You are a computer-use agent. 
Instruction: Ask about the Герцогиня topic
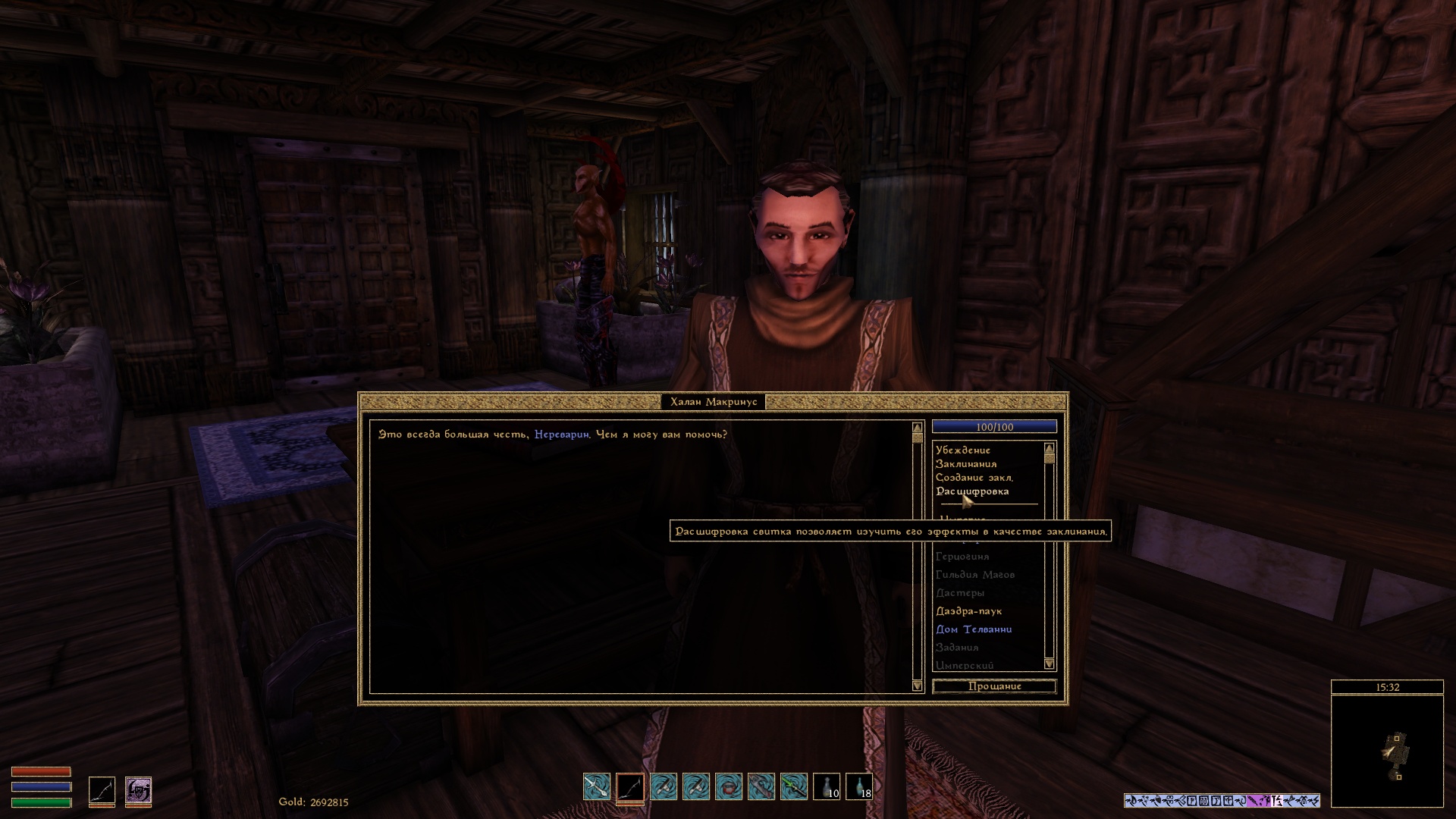(962, 557)
